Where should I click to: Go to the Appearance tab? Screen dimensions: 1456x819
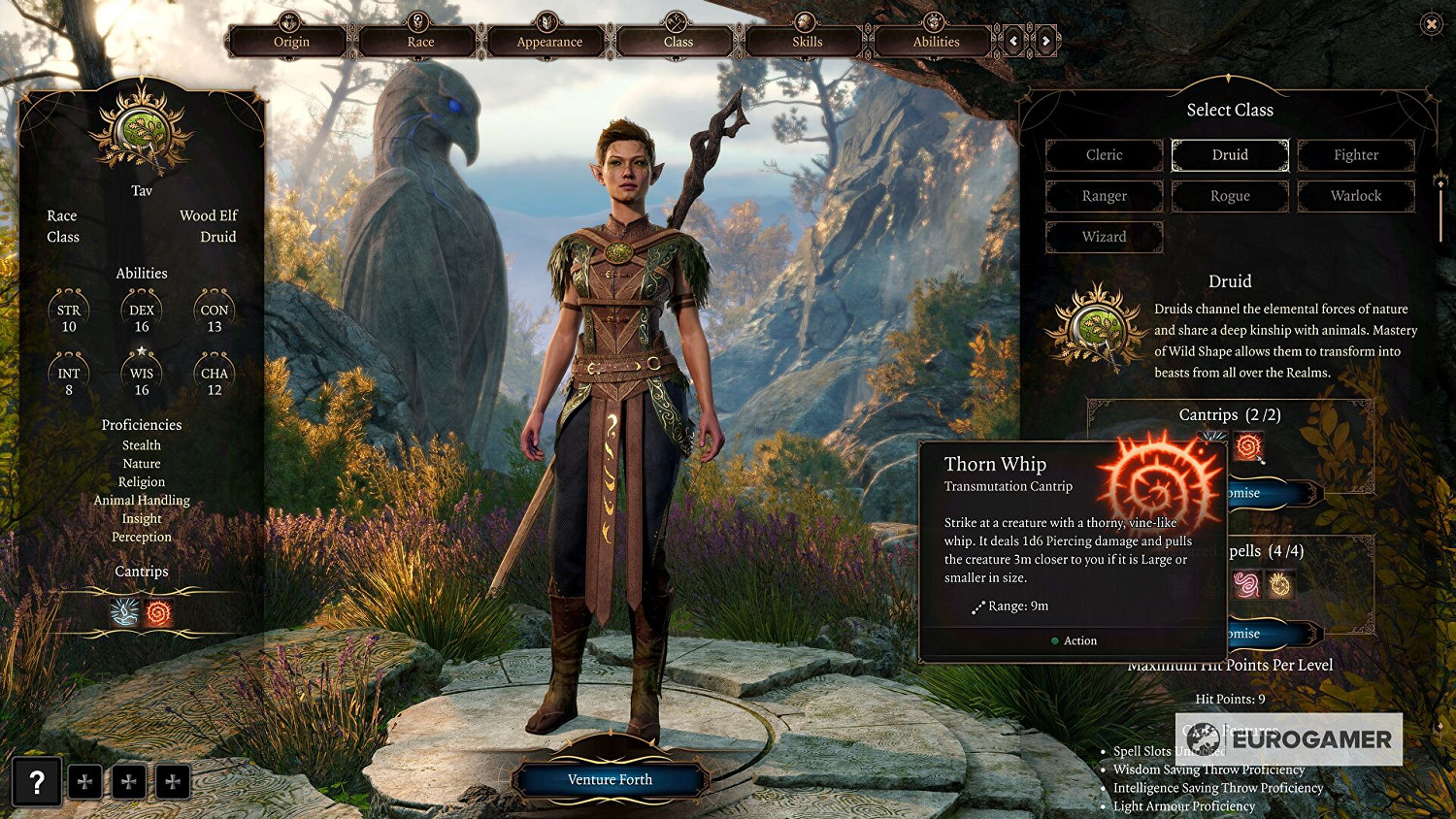pyautogui.click(x=549, y=42)
